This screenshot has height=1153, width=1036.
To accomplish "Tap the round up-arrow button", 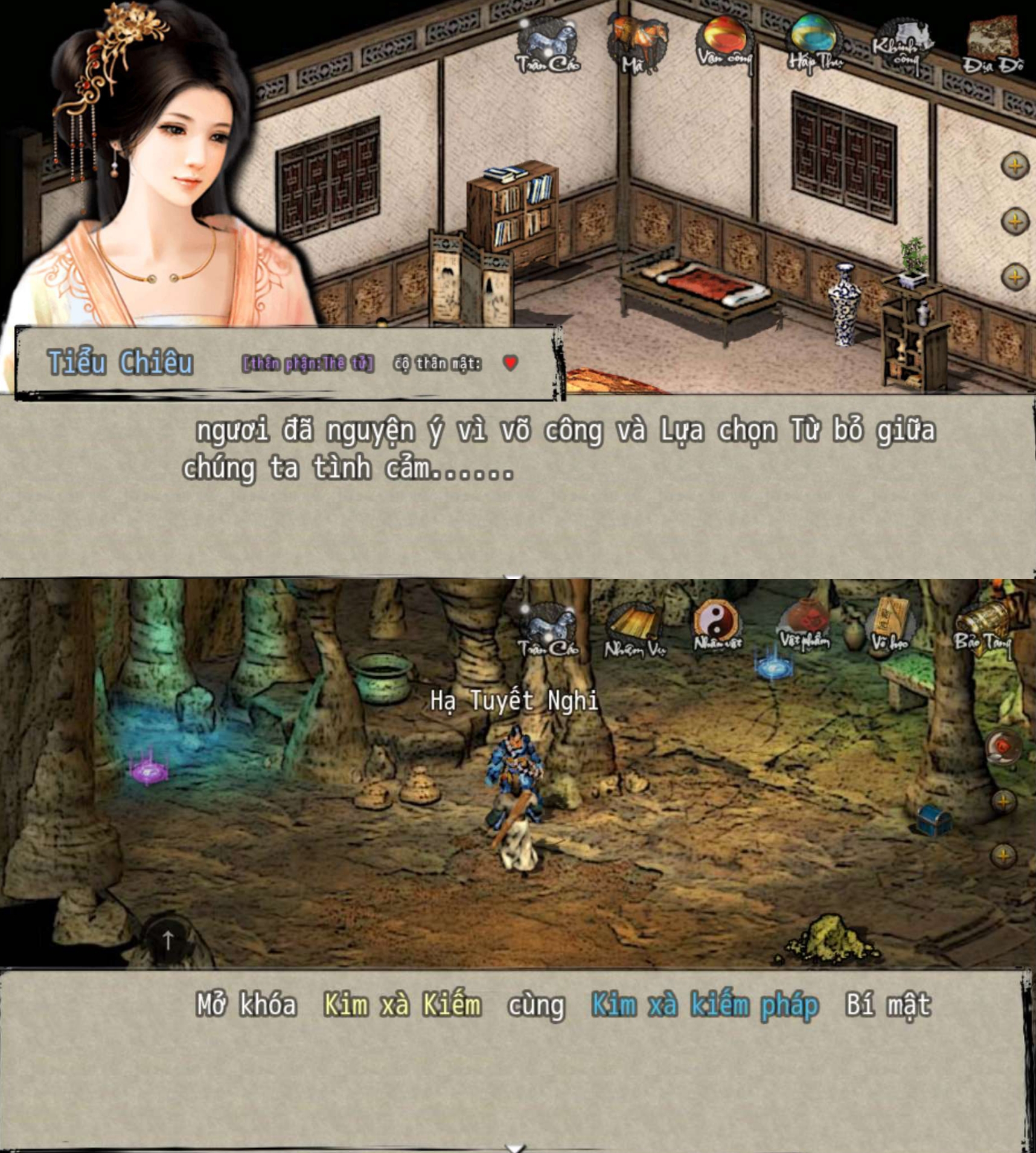I will coord(168,939).
